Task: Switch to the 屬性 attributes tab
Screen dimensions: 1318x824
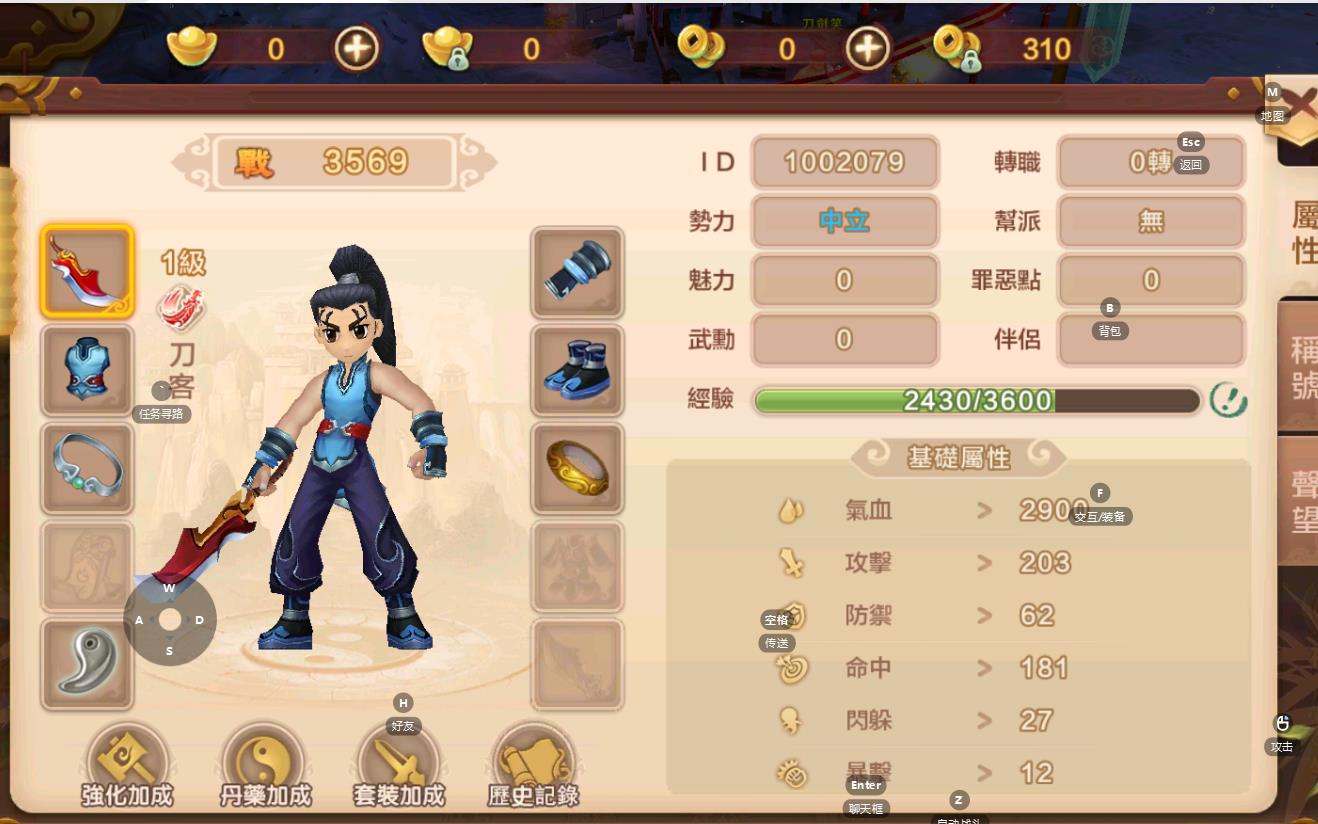Action: (1302, 232)
